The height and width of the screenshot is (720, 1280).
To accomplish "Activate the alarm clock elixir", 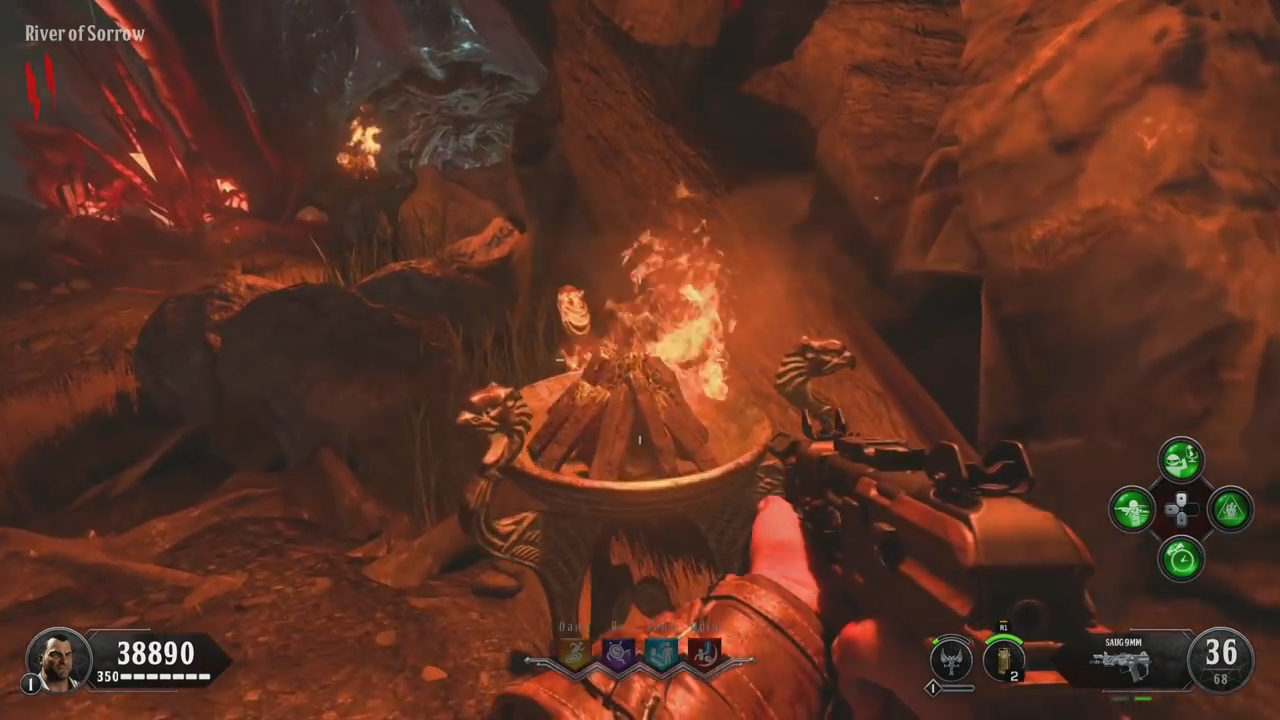I will pyautogui.click(x=1181, y=558).
